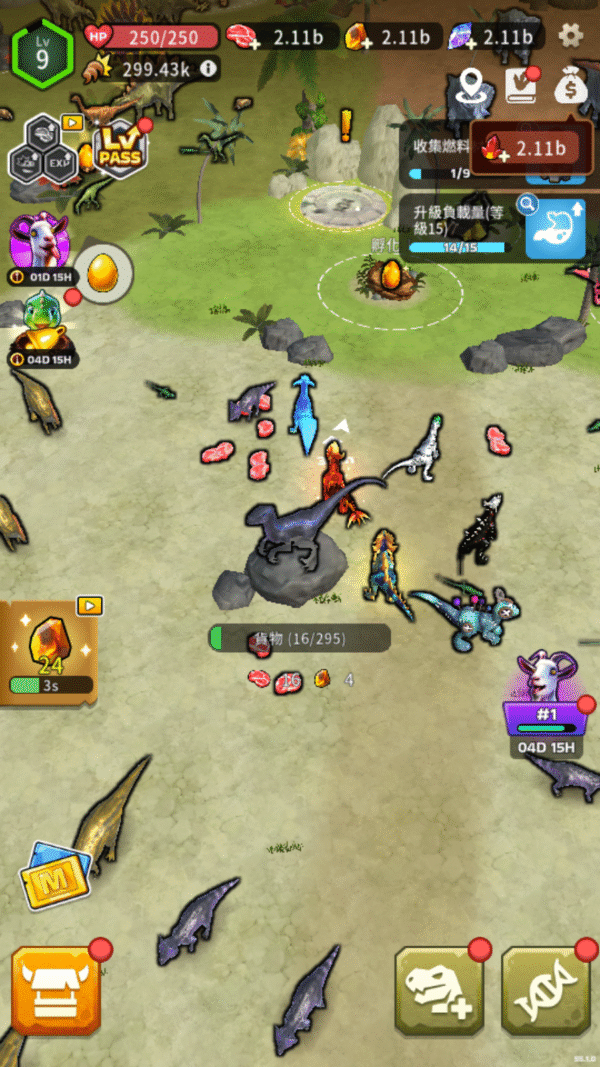
Task: Add a dinosaur with the T-rex skull button
Action: [x=439, y=989]
